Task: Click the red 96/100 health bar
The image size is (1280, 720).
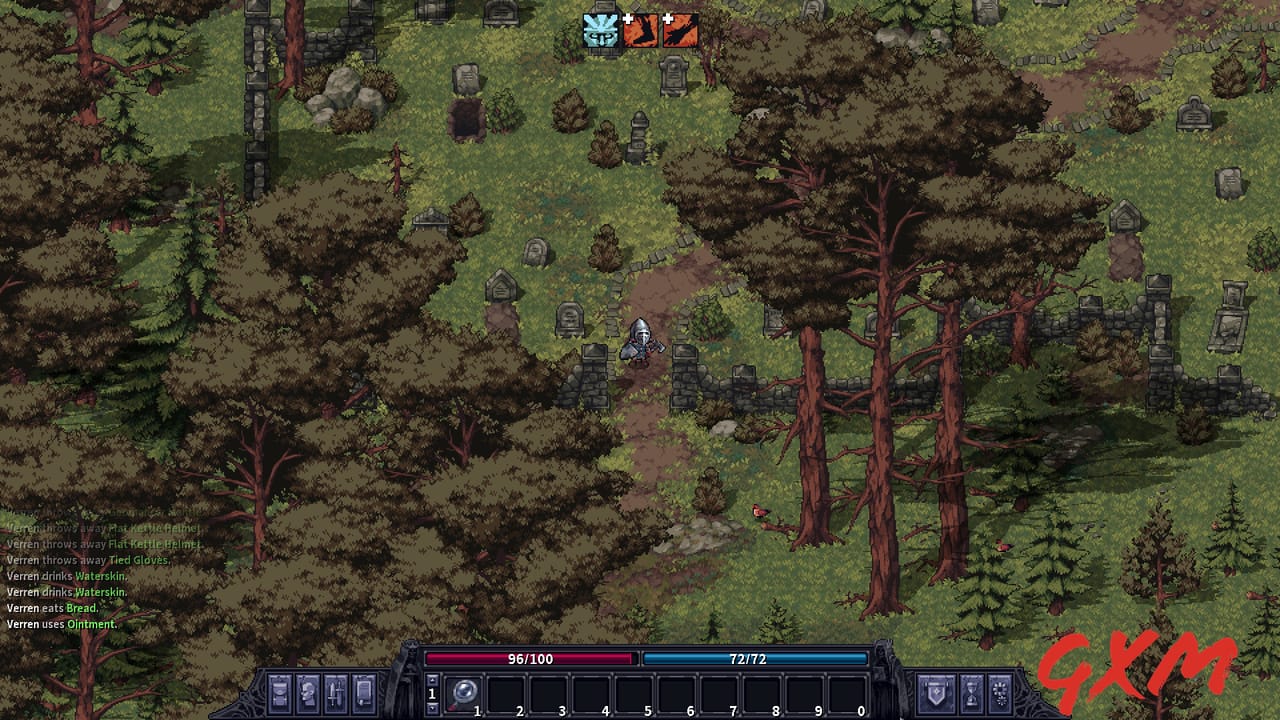Action: tap(530, 659)
